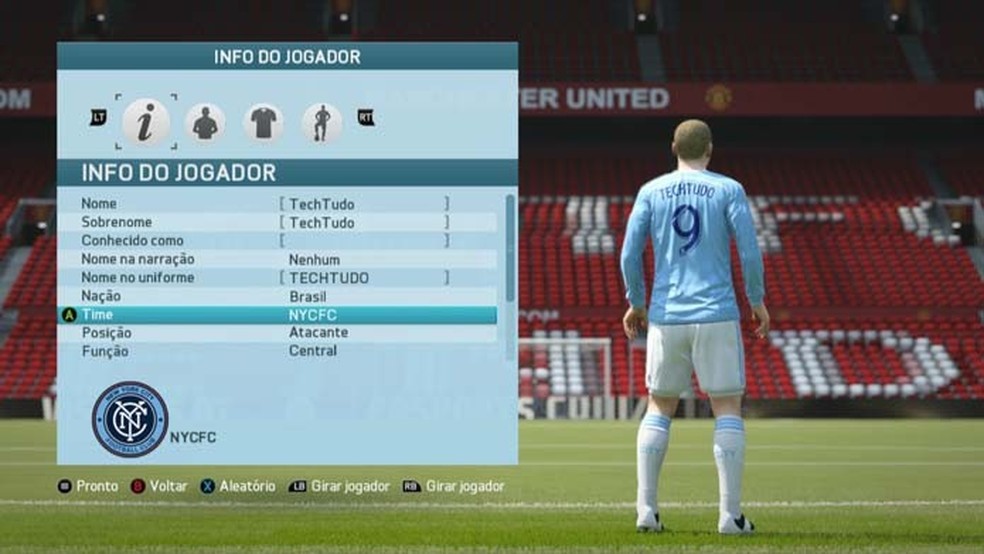Edit the Nome field
984x554 pixels.
(364, 204)
